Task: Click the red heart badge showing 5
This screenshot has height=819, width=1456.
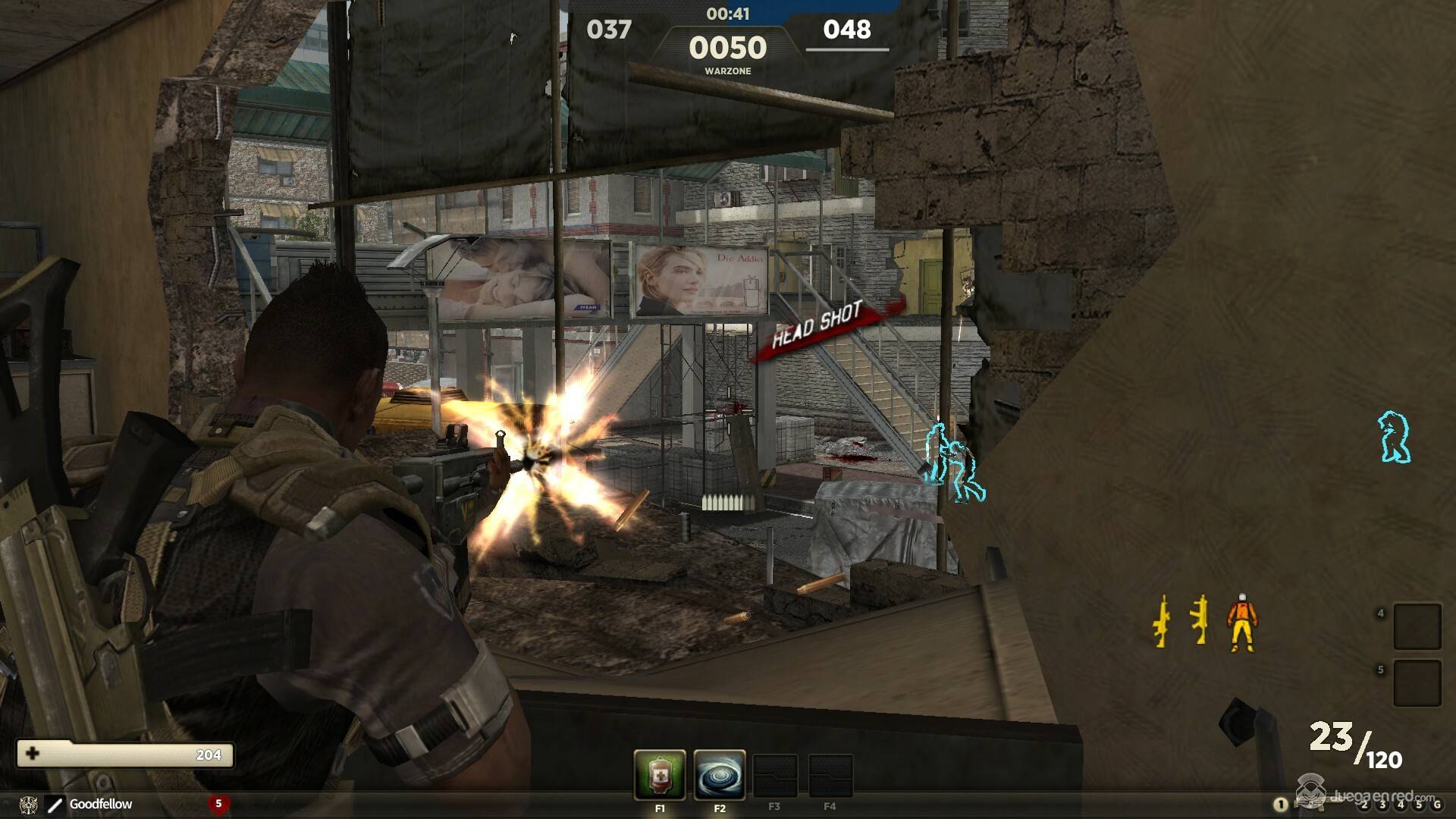Action: click(x=218, y=804)
